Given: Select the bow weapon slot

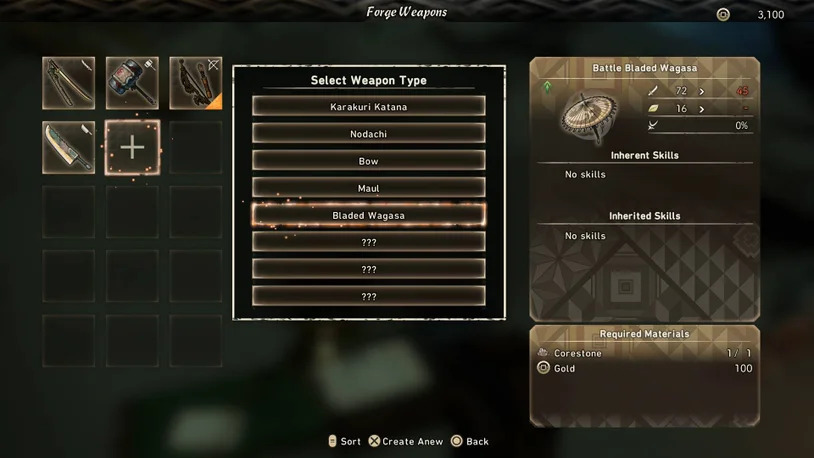Looking at the screenshot, I should point(195,83).
